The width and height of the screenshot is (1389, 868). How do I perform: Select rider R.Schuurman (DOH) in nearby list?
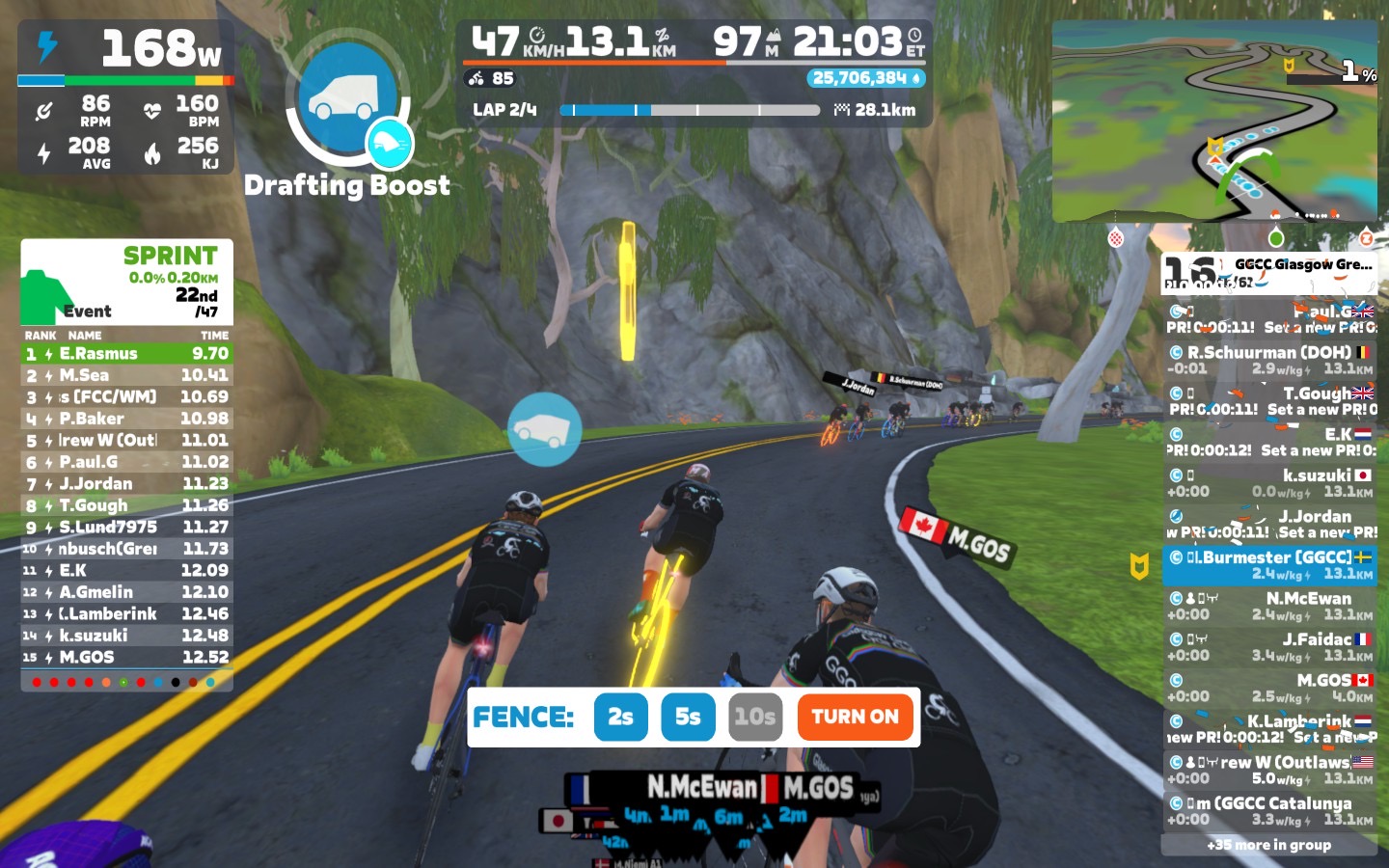coord(1269,360)
